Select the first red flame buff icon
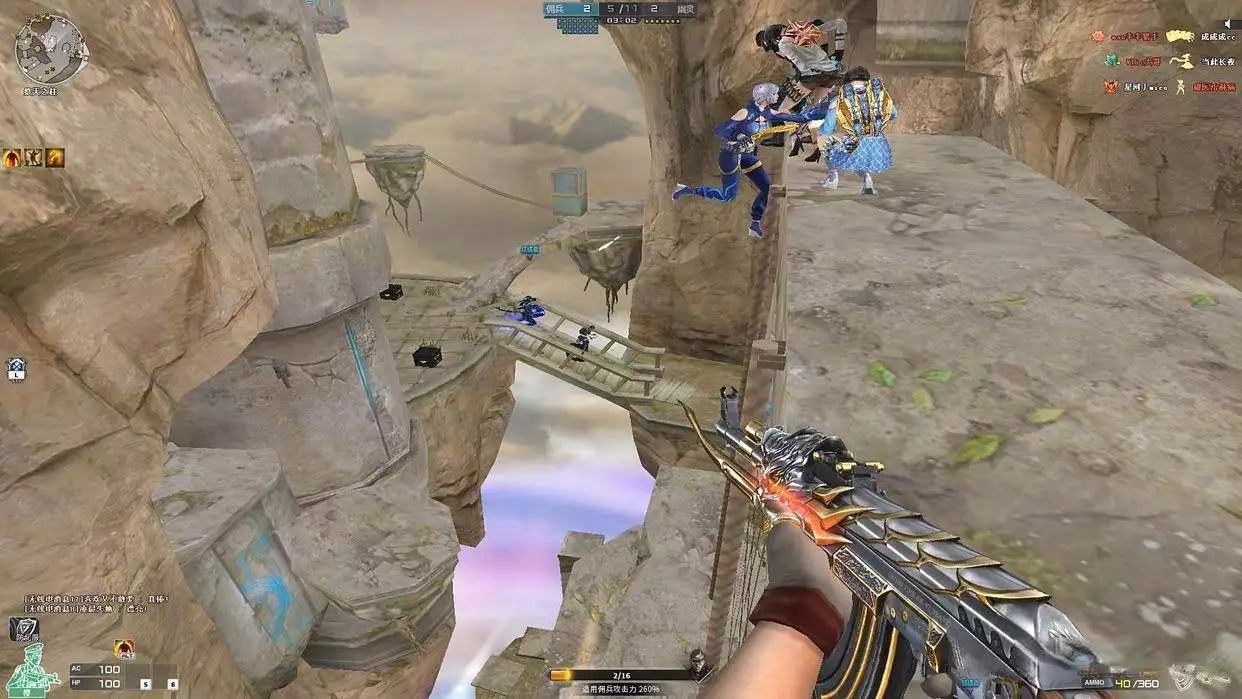Screen dimensions: 1242x699 click(x=12, y=158)
